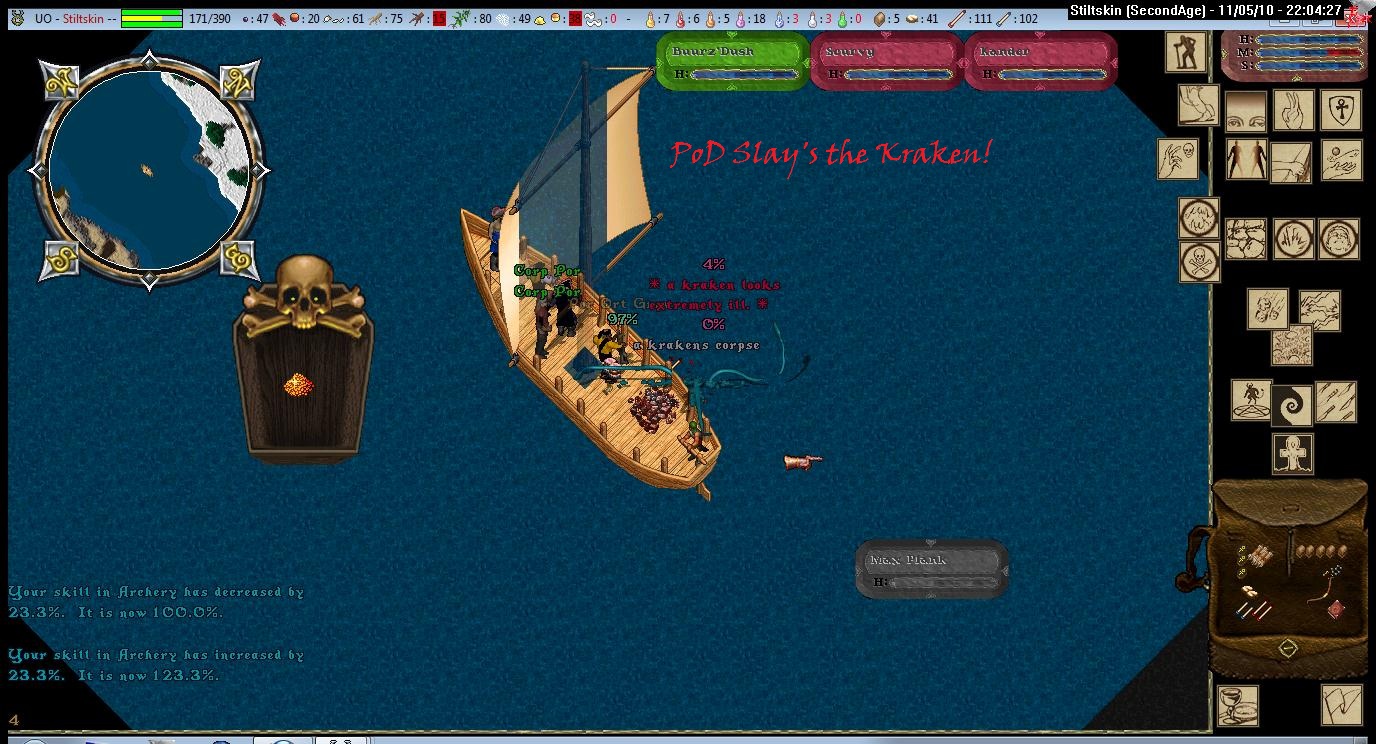Cast the resurrection ankh figure spell
The image size is (1376, 744).
coord(1292,453)
